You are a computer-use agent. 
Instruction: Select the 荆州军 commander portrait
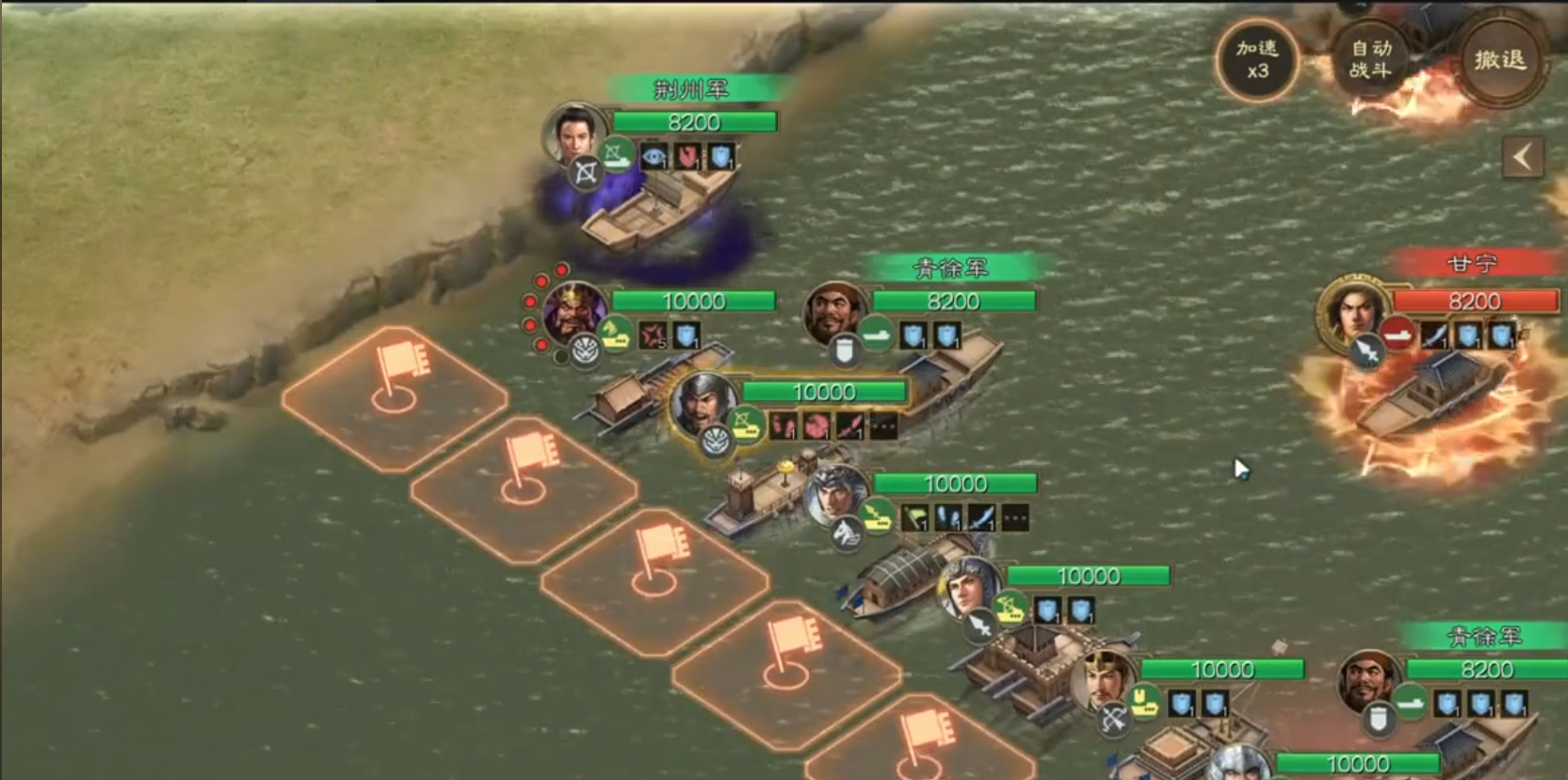point(576,135)
